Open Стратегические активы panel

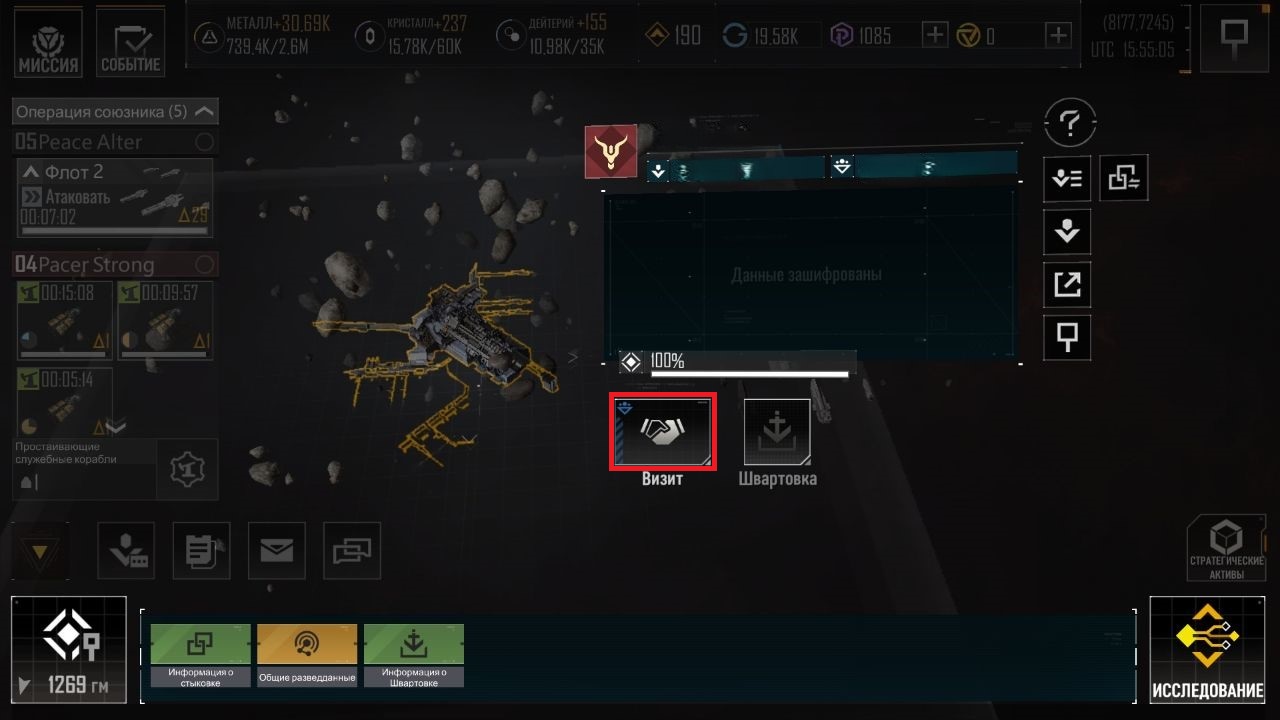1226,548
